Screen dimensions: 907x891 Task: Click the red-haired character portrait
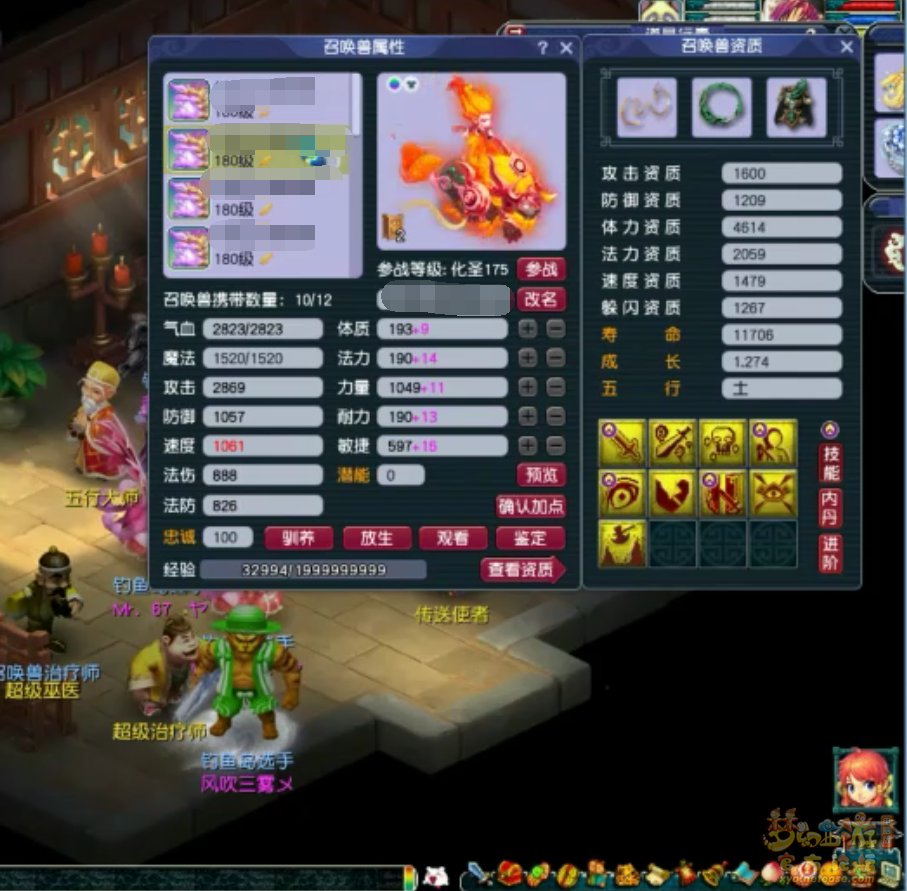(x=862, y=780)
